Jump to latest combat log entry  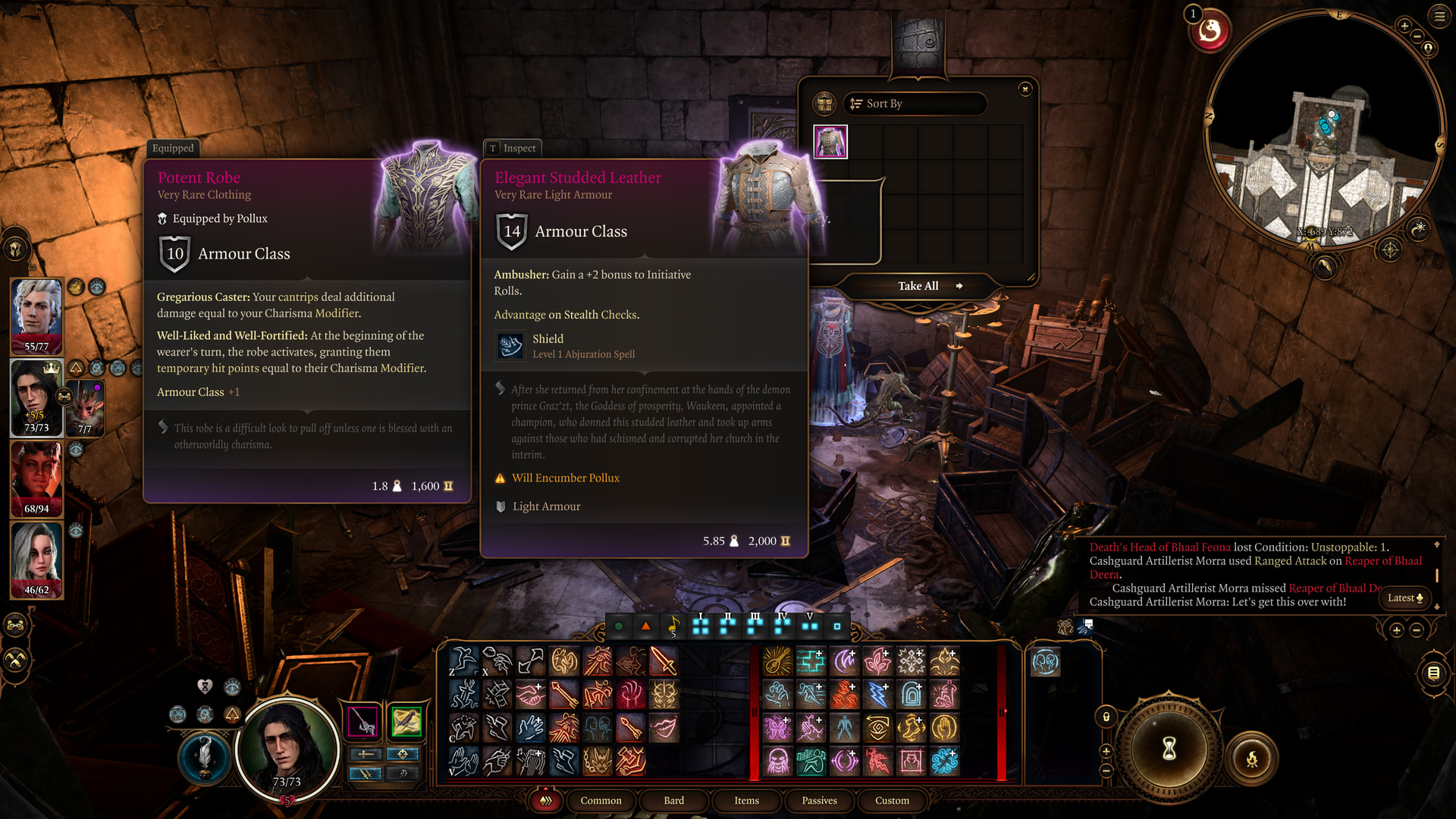coord(1405,598)
